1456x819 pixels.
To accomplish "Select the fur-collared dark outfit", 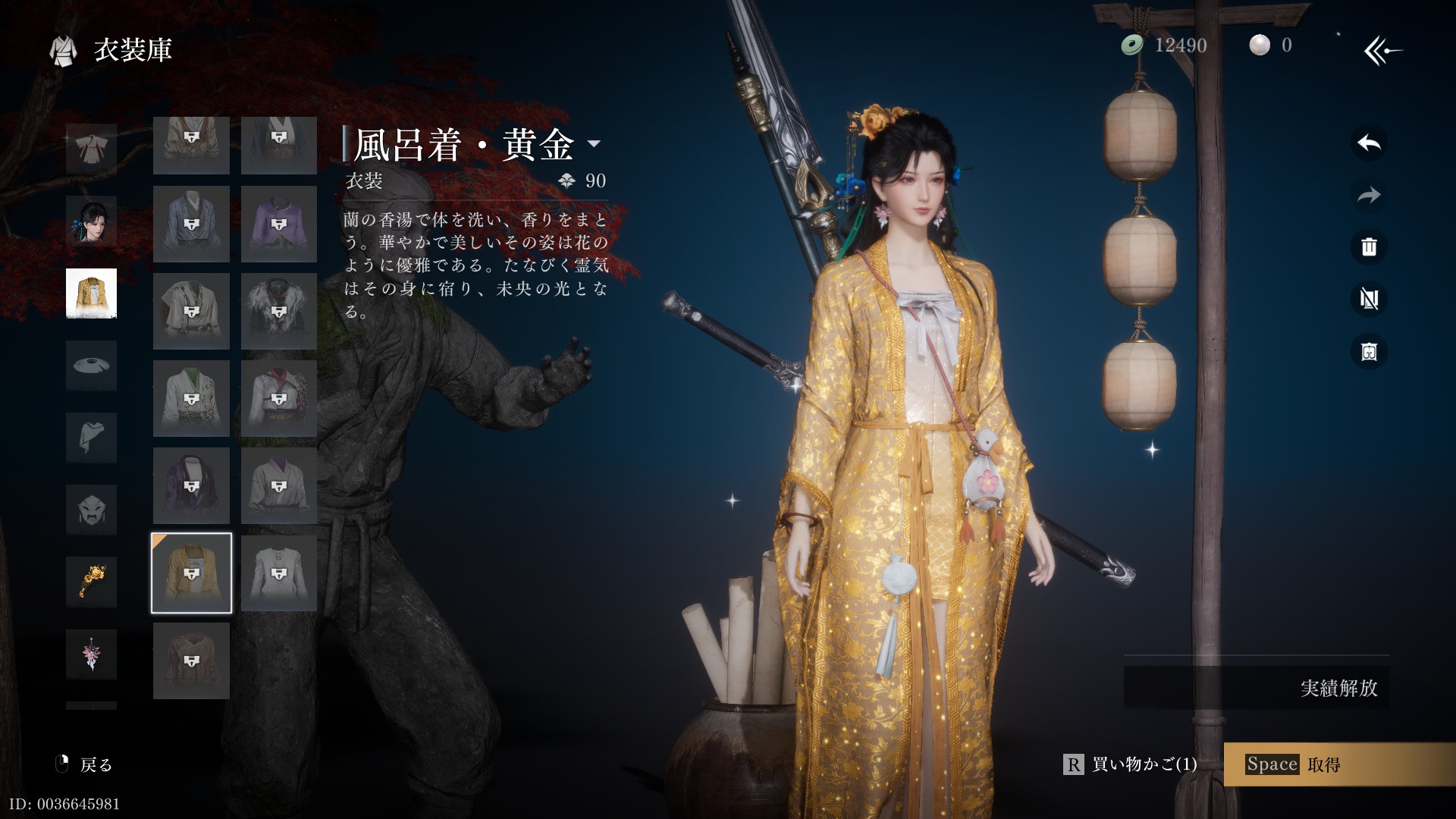I will [278, 312].
